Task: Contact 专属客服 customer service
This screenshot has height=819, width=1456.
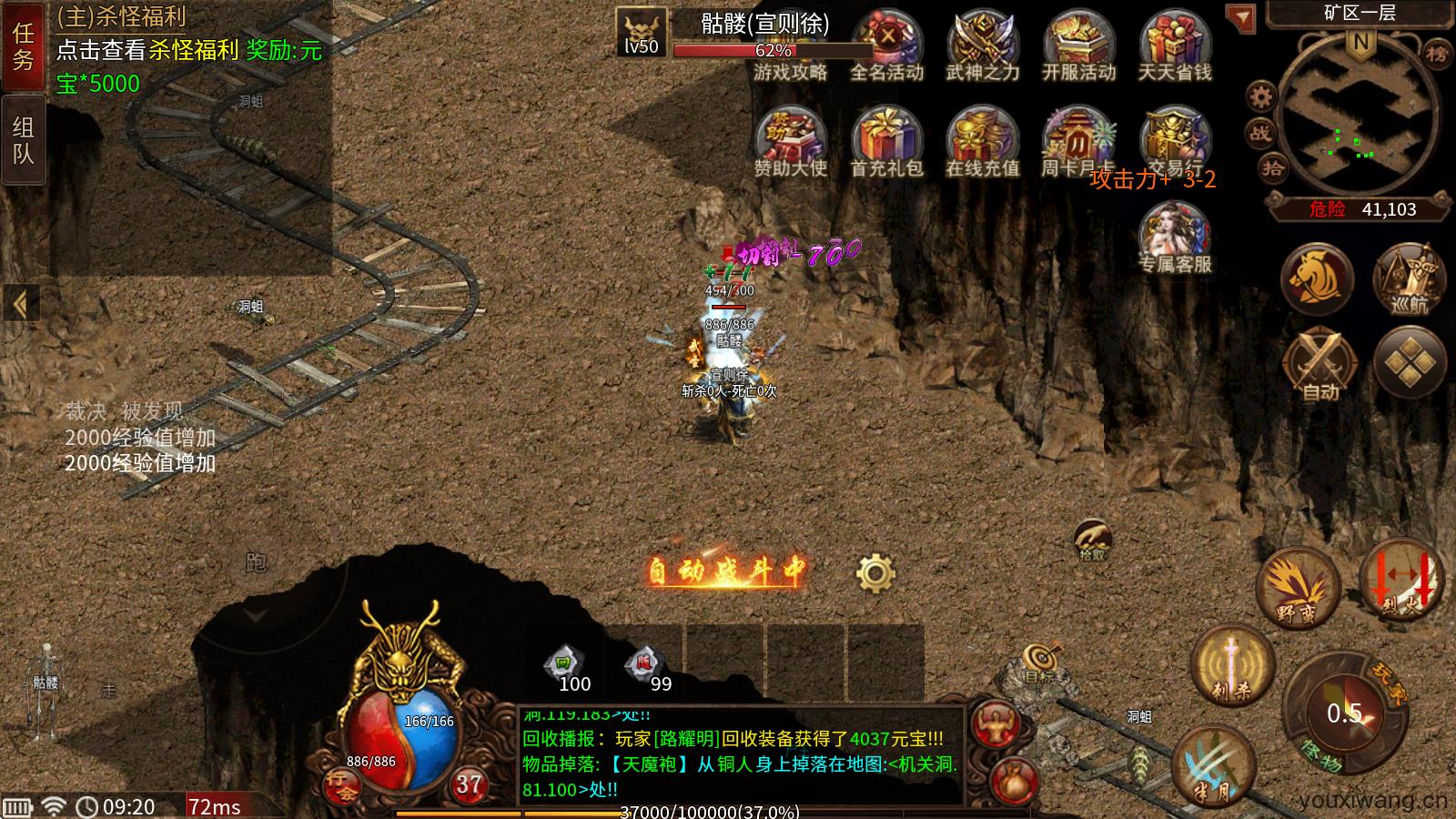Action: click(x=1174, y=232)
